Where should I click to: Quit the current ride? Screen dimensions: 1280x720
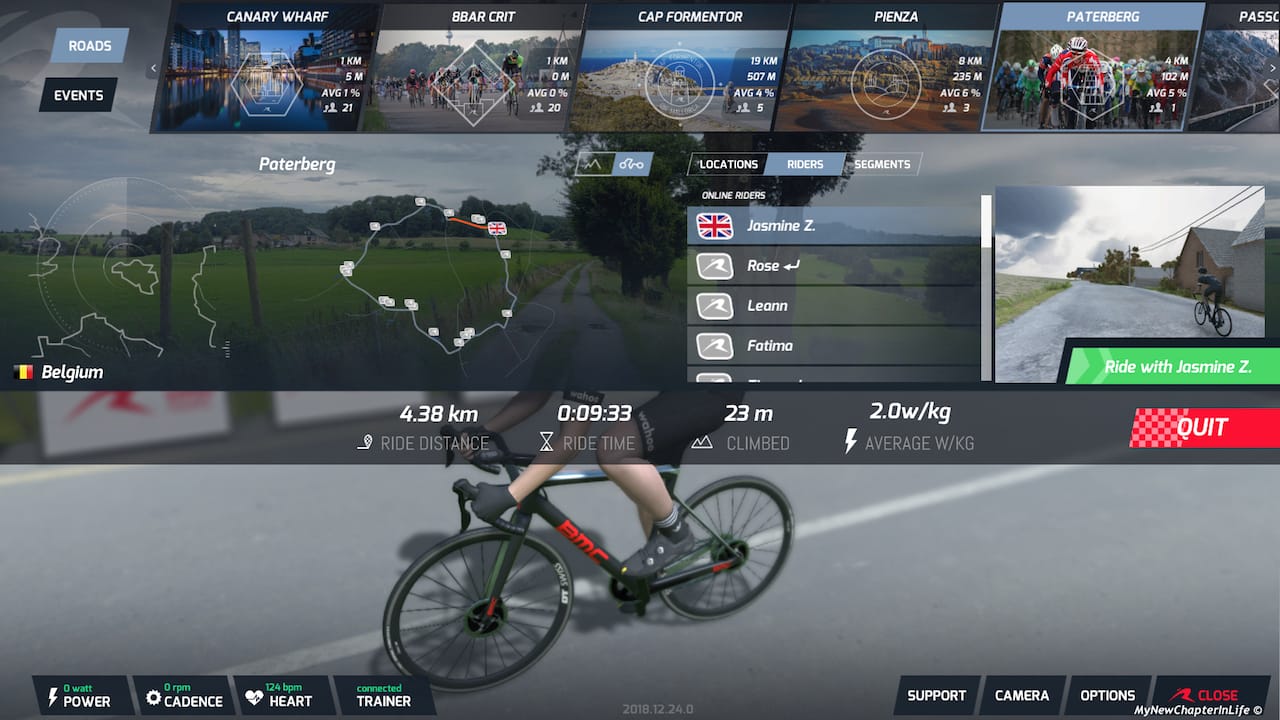pos(1202,428)
